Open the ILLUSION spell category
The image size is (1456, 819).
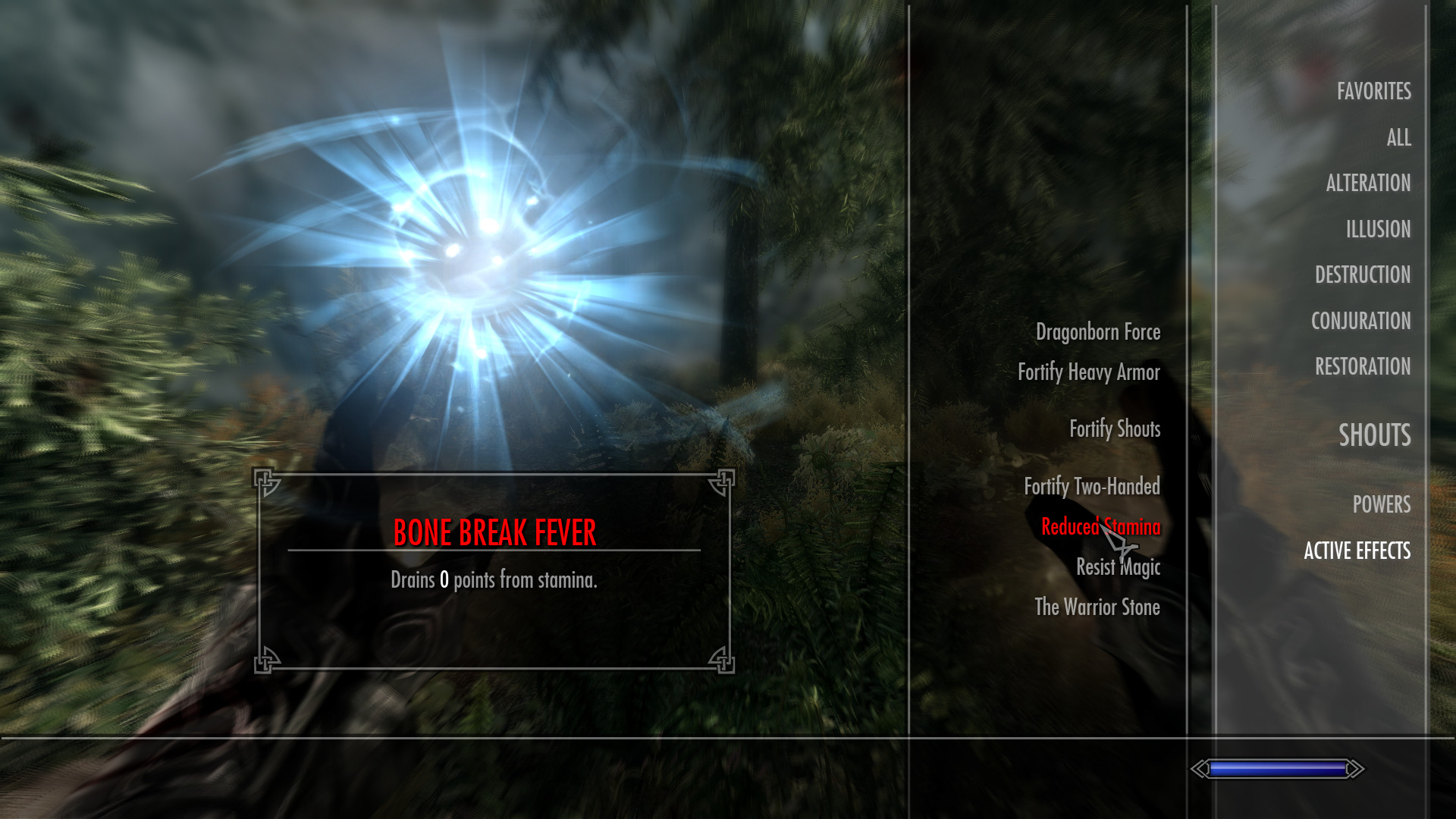[x=1378, y=229]
